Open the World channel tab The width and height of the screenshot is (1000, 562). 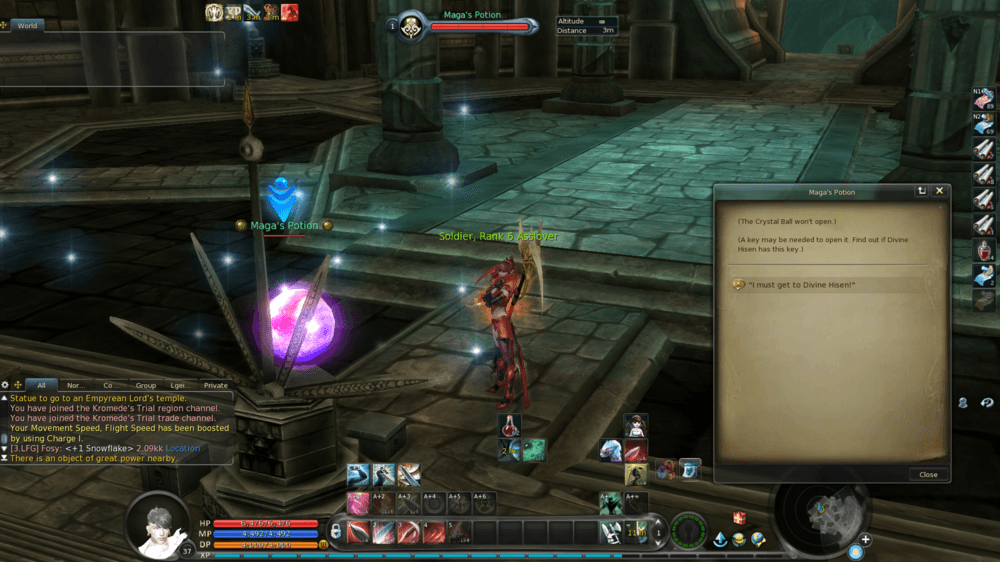pyautogui.click(x=27, y=25)
